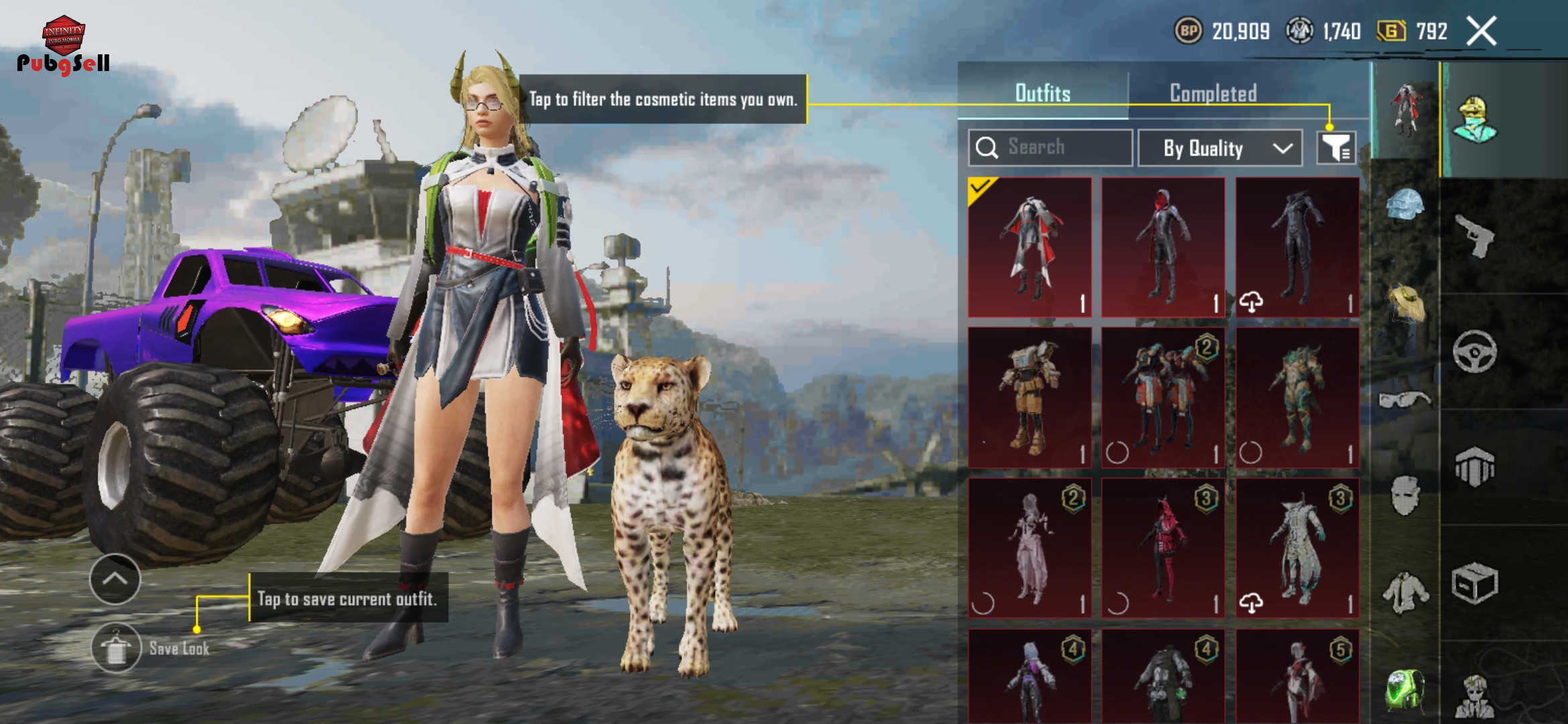Close the inventory screen with the X
The image size is (1568, 724).
tap(1482, 32)
